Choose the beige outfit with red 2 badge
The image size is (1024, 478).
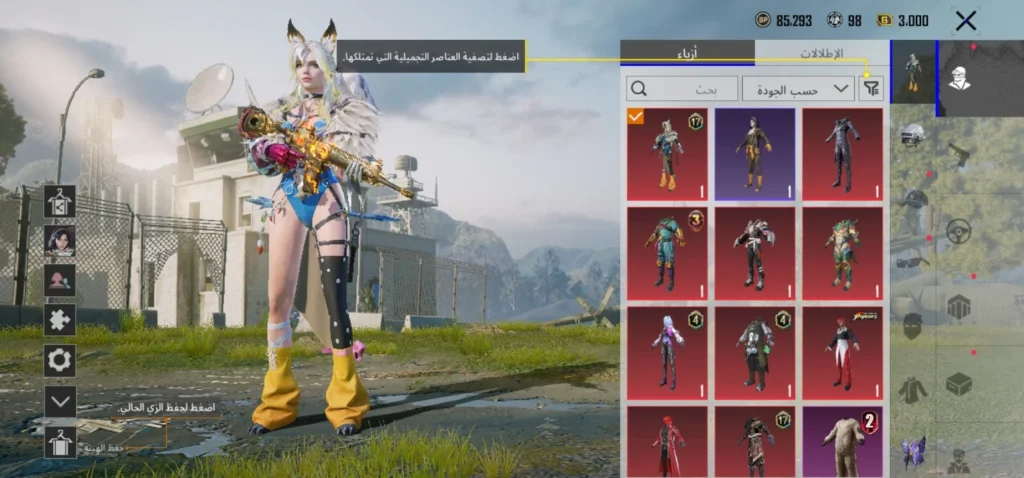click(842, 441)
